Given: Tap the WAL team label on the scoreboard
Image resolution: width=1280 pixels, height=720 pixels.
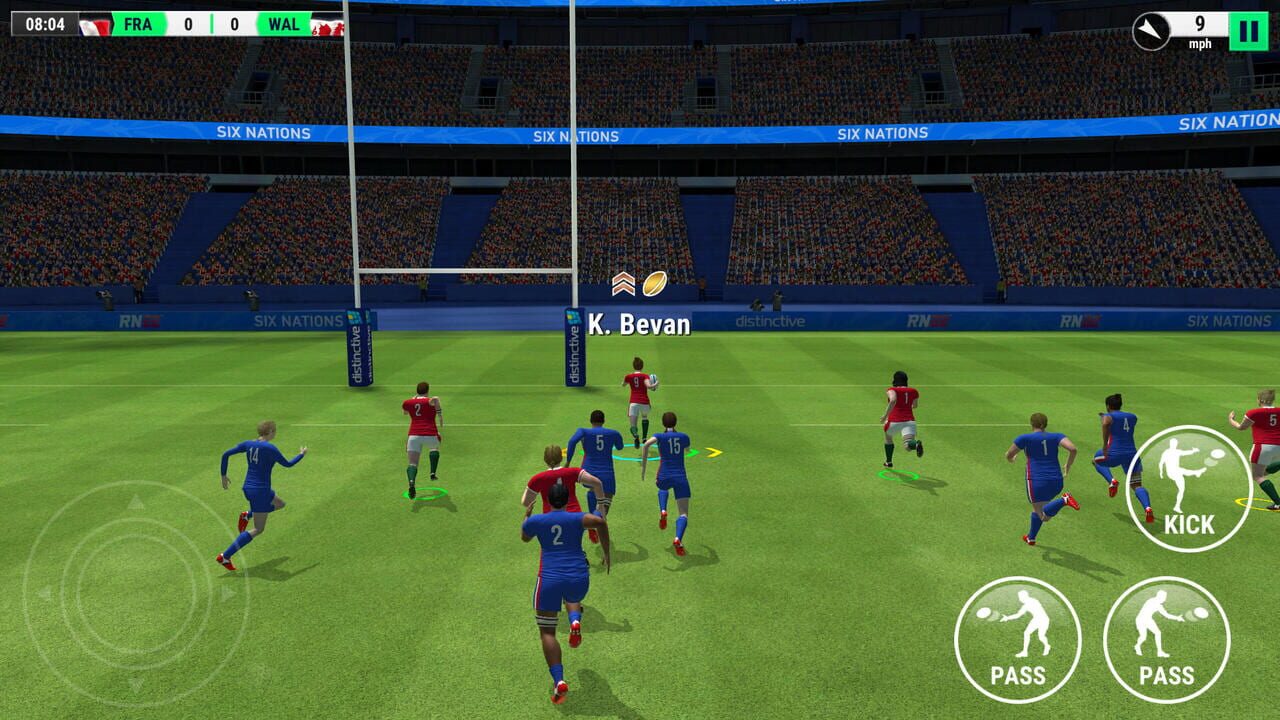Looking at the screenshot, I should coord(285,23).
